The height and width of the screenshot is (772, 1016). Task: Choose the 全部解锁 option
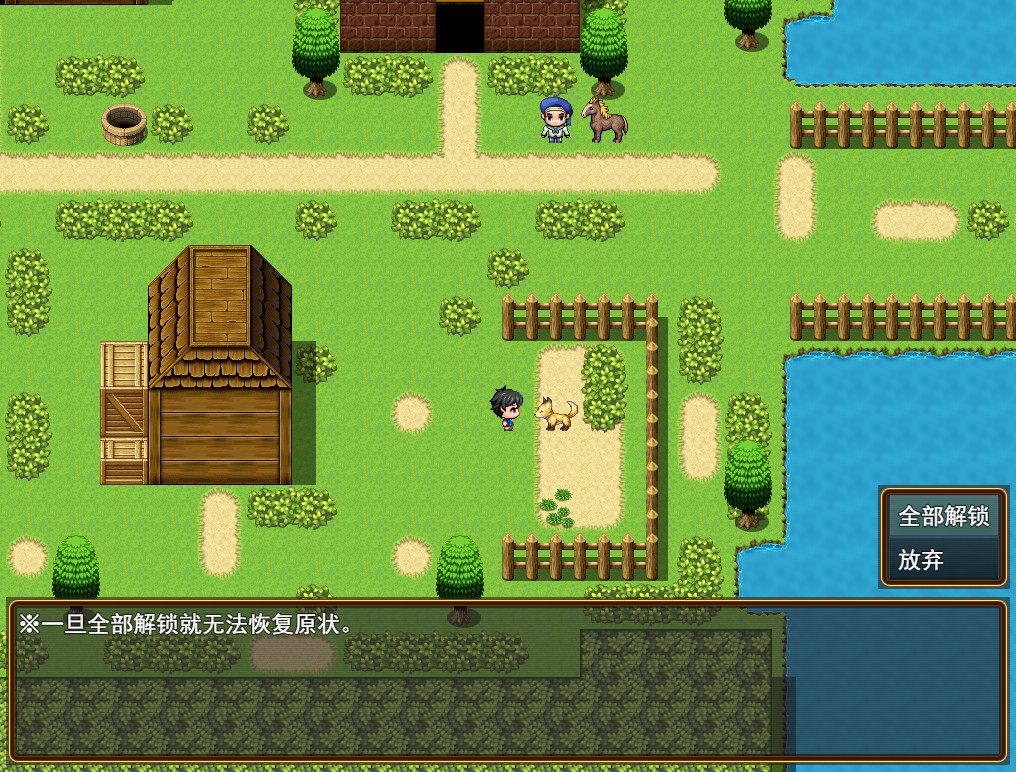point(943,516)
